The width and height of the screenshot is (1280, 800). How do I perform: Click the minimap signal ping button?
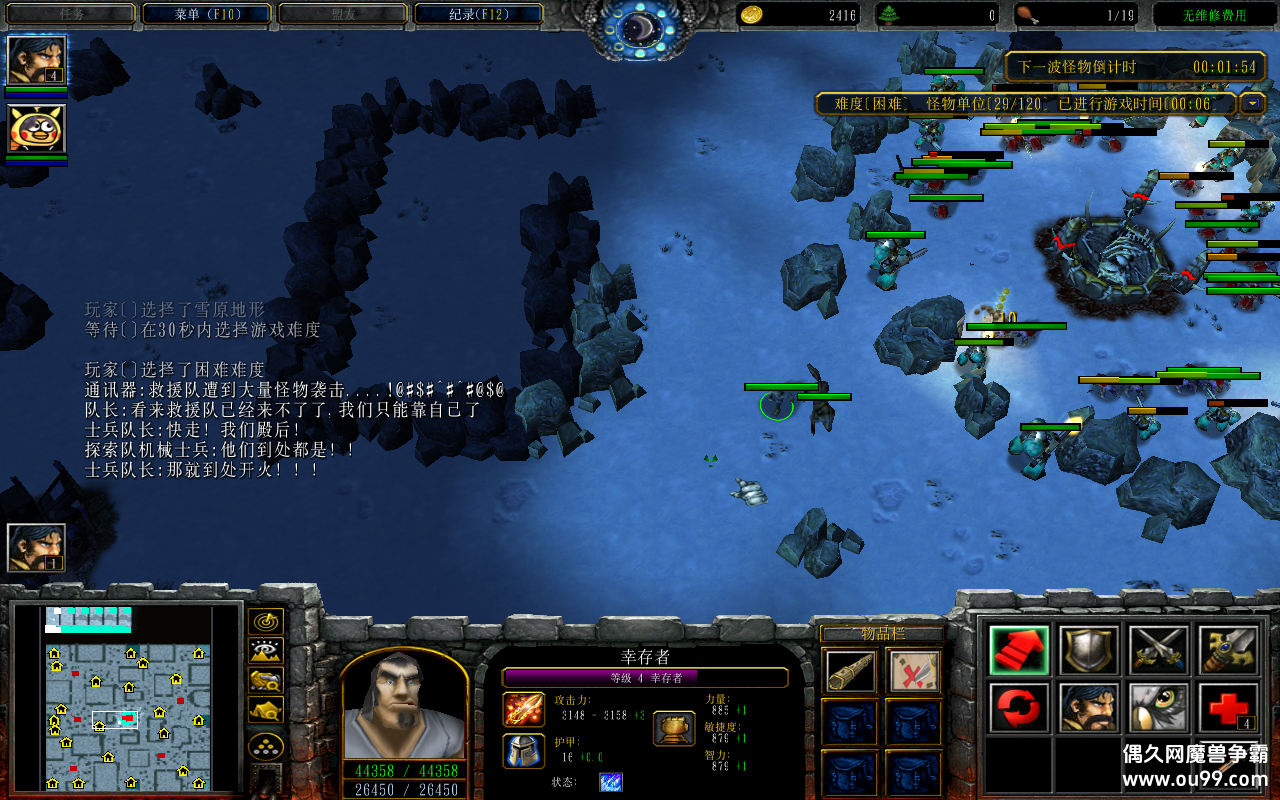coord(265,622)
